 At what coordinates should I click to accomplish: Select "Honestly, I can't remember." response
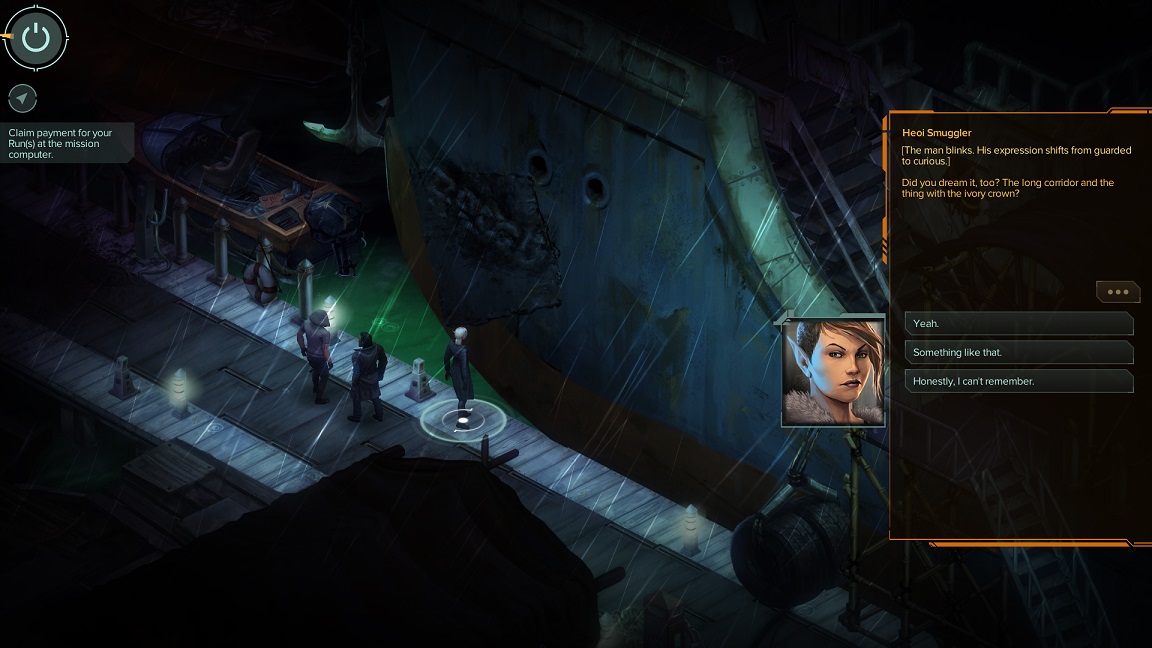coord(1018,381)
